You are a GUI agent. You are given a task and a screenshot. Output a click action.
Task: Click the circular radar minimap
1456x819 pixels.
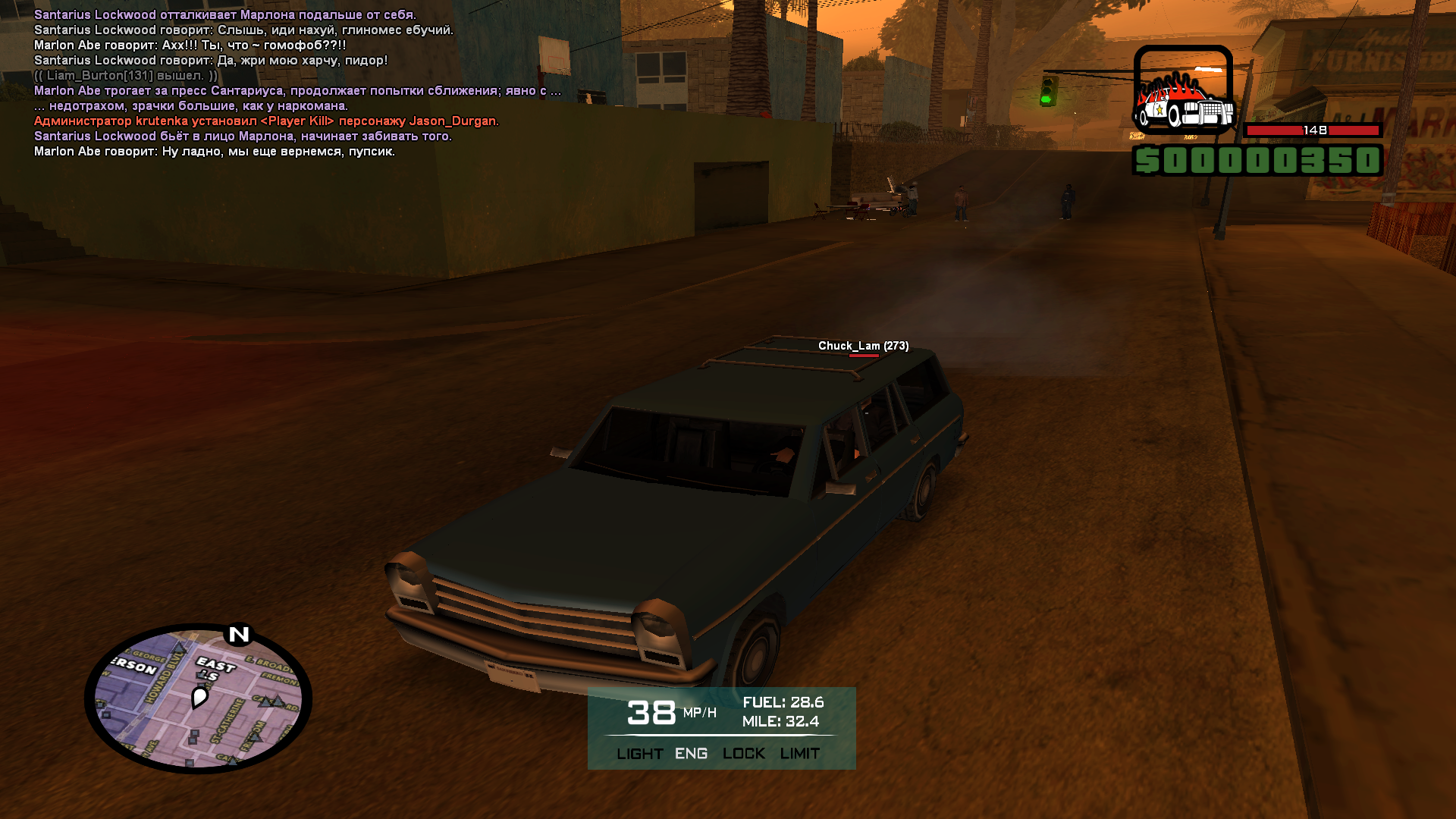(198, 698)
